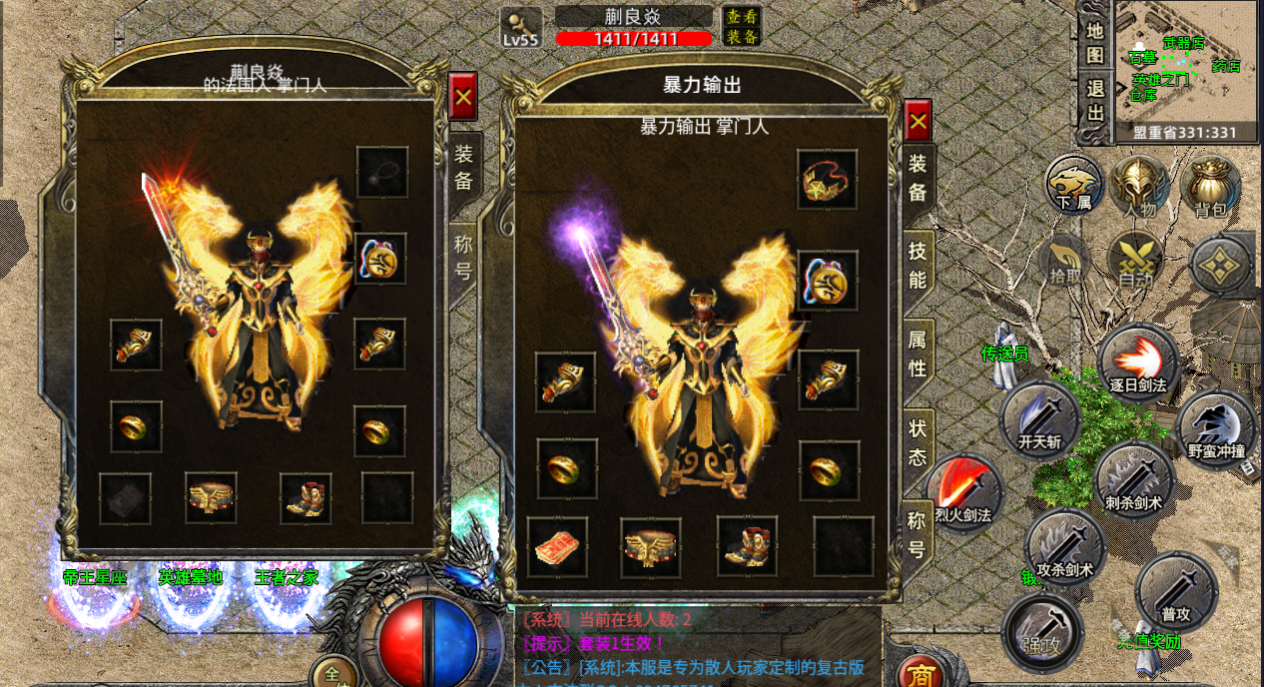Screen dimensions: 1264x687
Task: Open the 属性 tab
Action: coord(917,353)
